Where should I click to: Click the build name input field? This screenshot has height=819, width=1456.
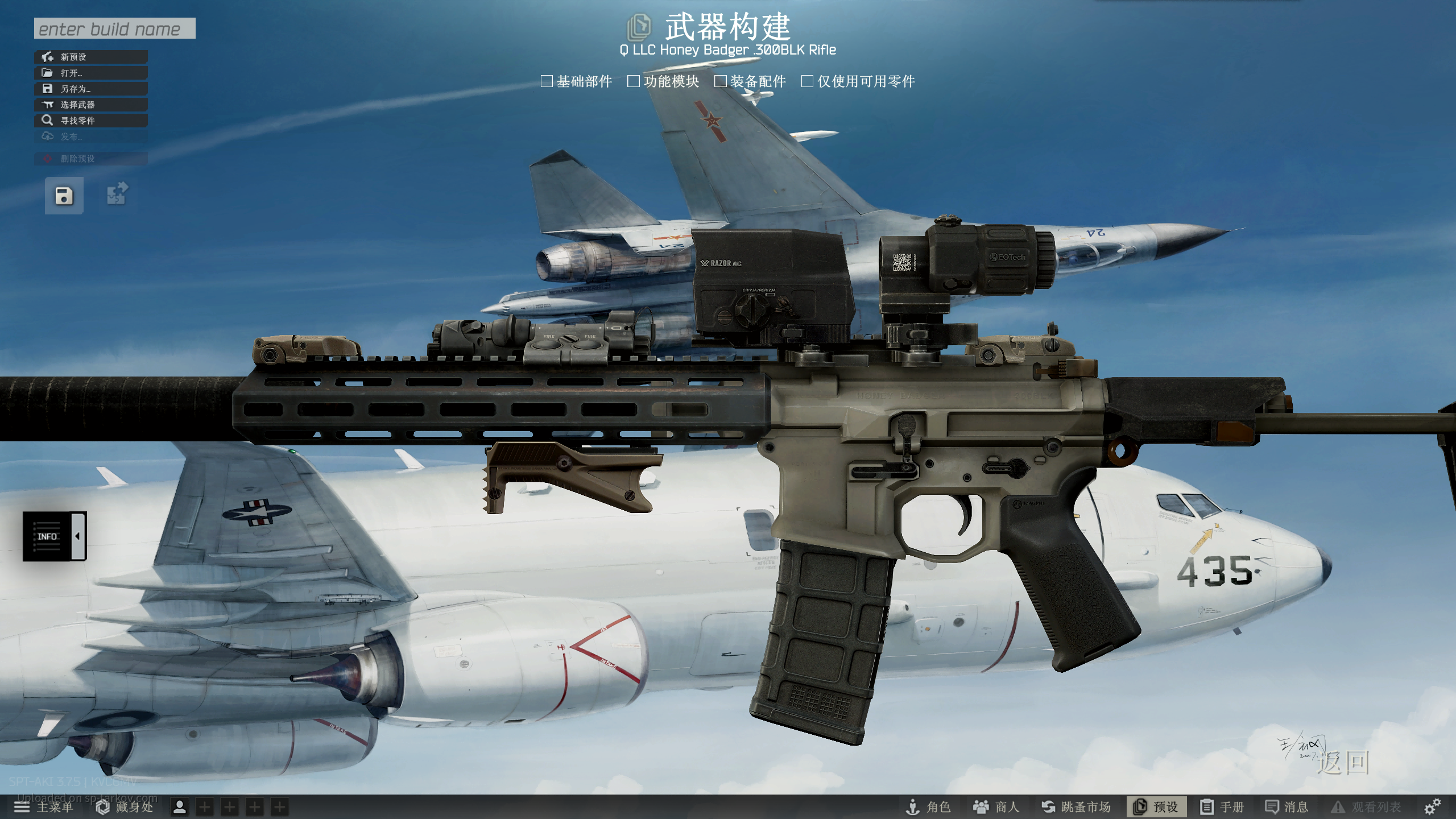pos(114,28)
